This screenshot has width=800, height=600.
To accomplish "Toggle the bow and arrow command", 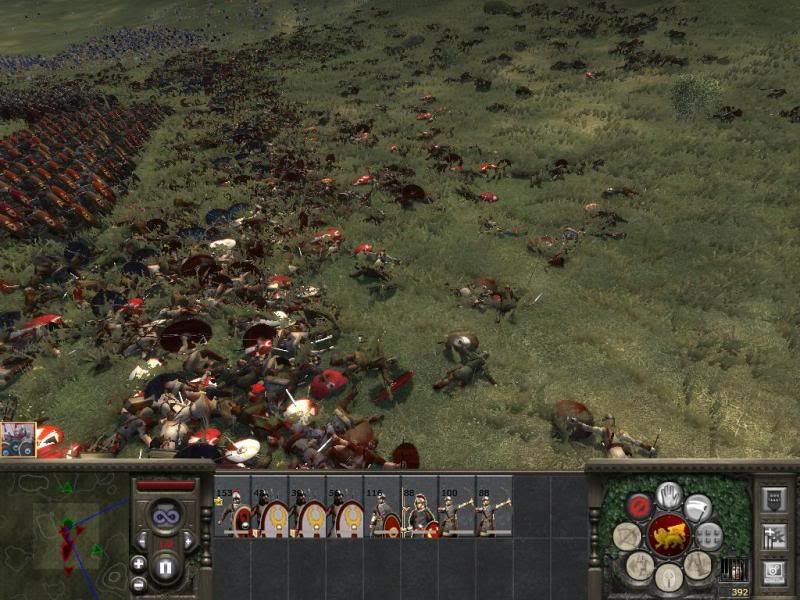I will [627, 537].
